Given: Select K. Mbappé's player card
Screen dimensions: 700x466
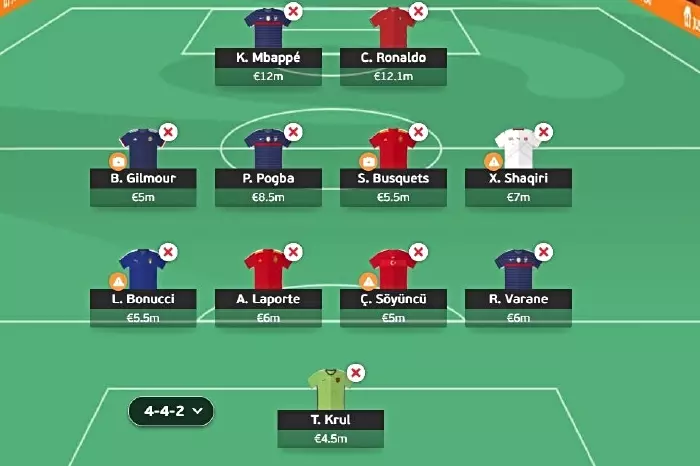Looking at the screenshot, I should [269, 57].
